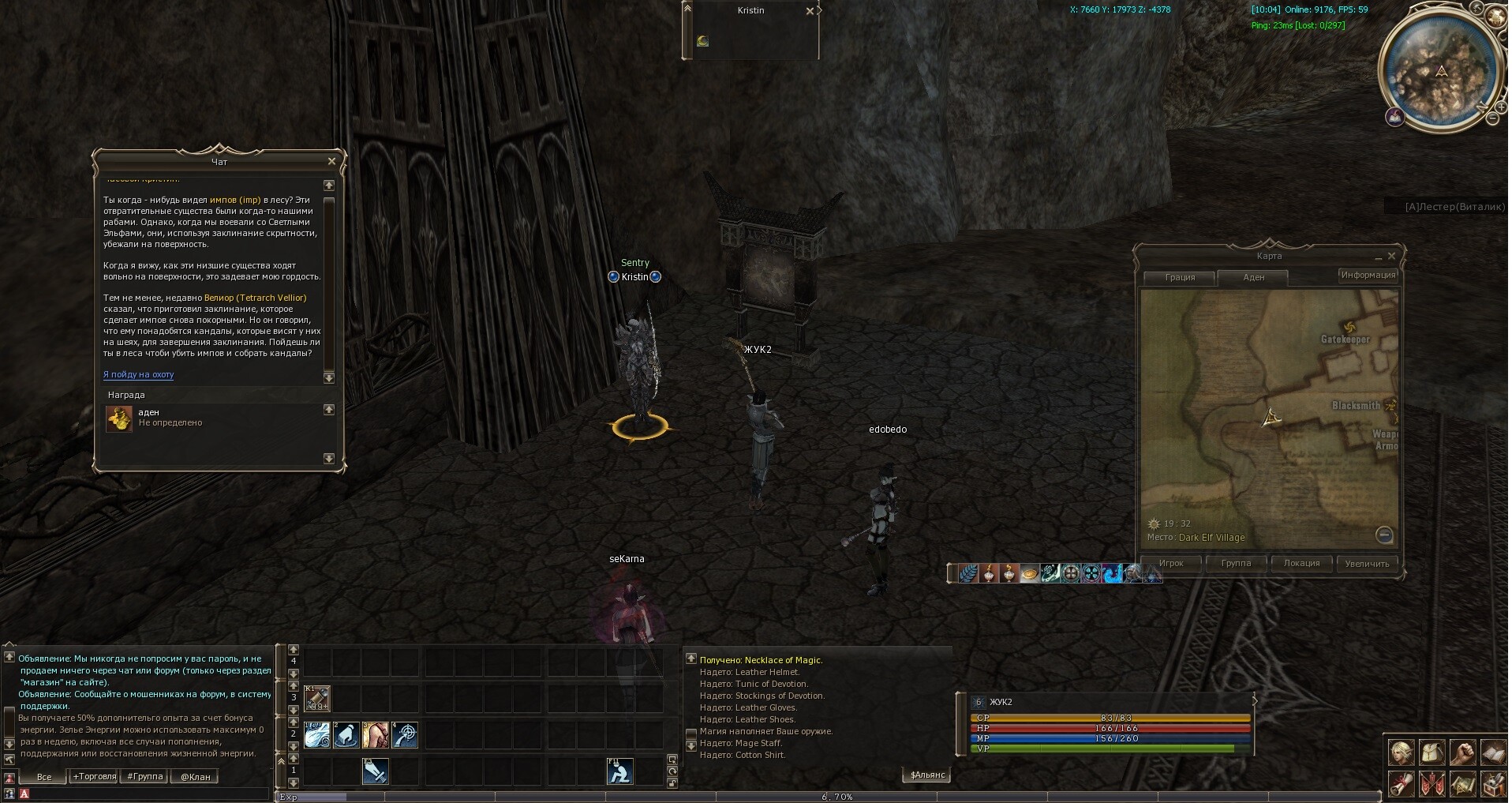Select the @Клан chat tab
The image size is (1512, 803).
tap(195, 777)
